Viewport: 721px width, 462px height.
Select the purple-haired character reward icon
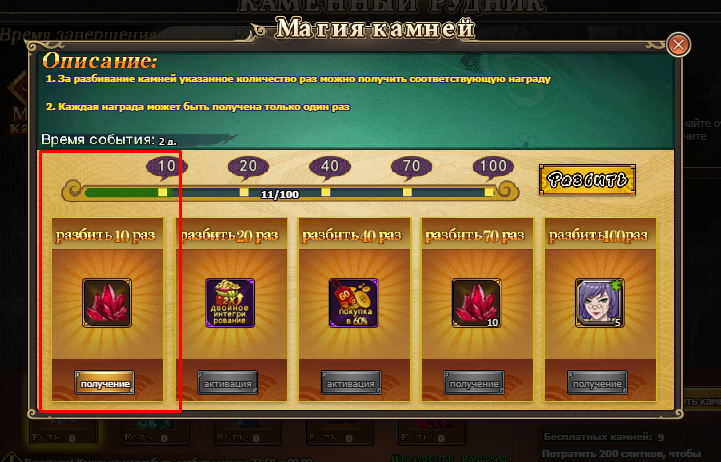pyautogui.click(x=598, y=302)
